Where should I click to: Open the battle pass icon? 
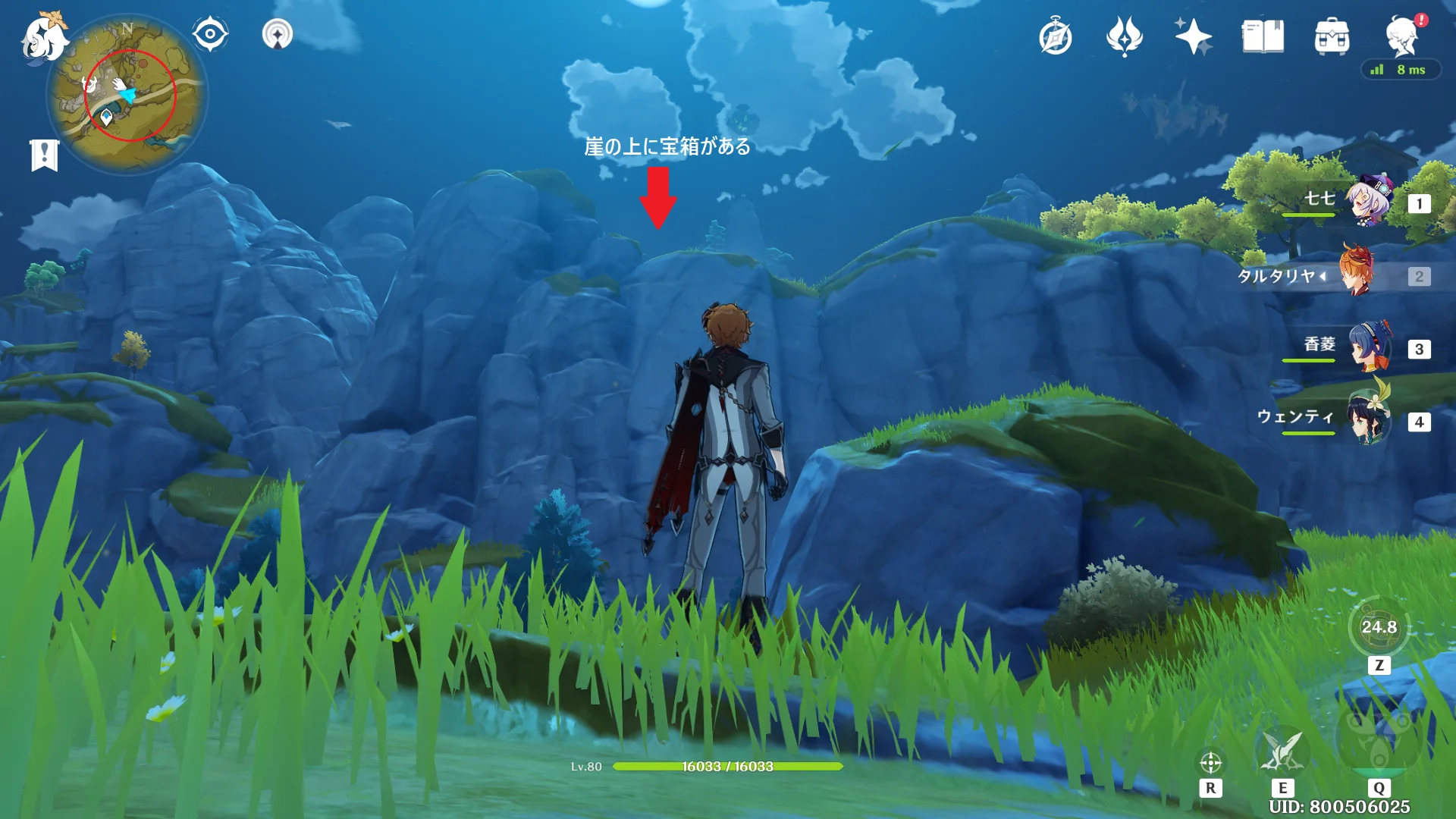pos(1125,36)
